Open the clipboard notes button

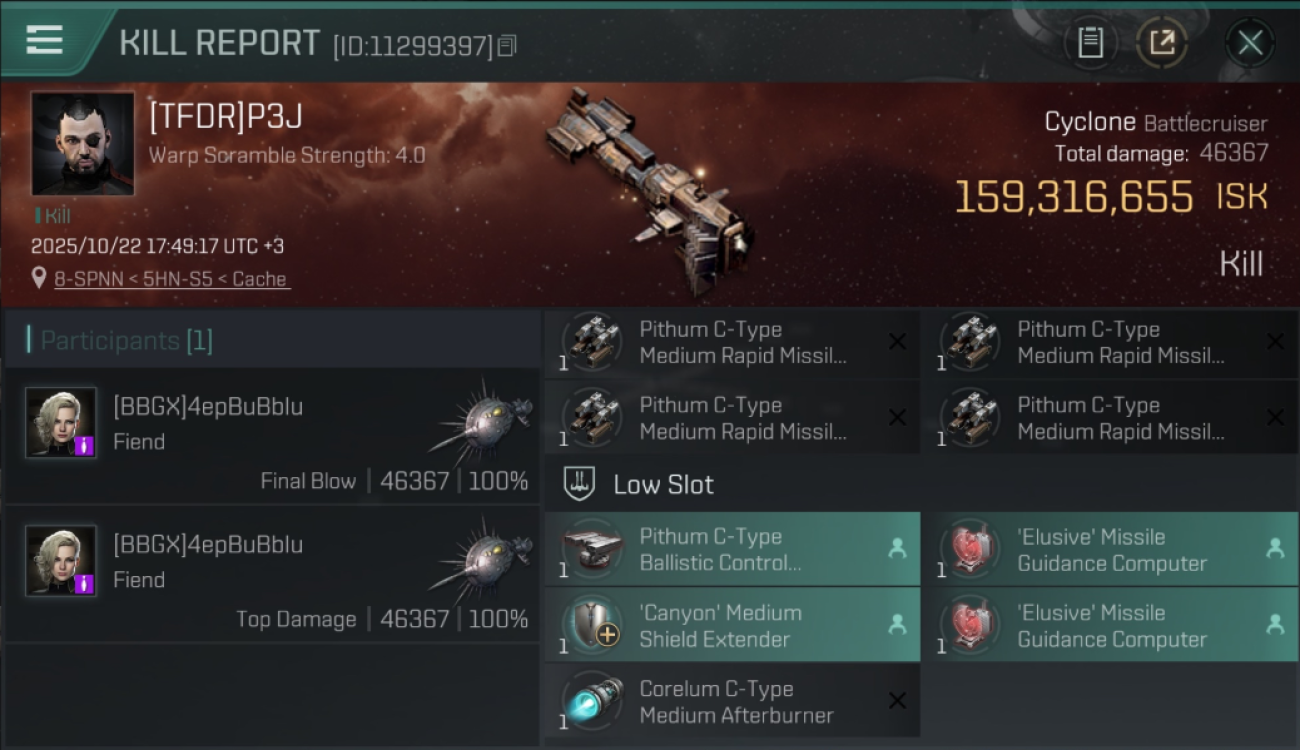1090,43
